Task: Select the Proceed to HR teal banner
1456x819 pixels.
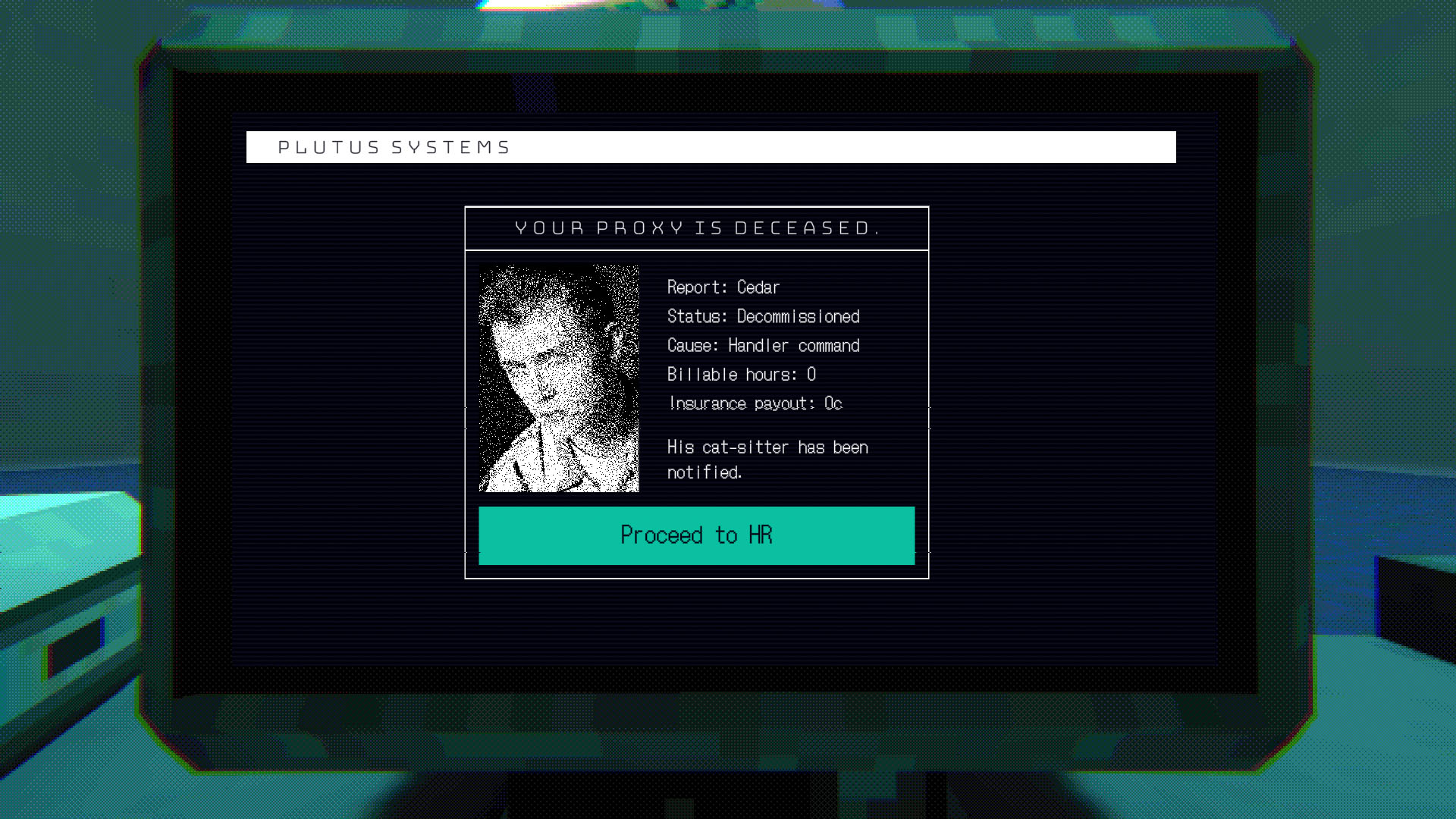Action: [x=696, y=535]
